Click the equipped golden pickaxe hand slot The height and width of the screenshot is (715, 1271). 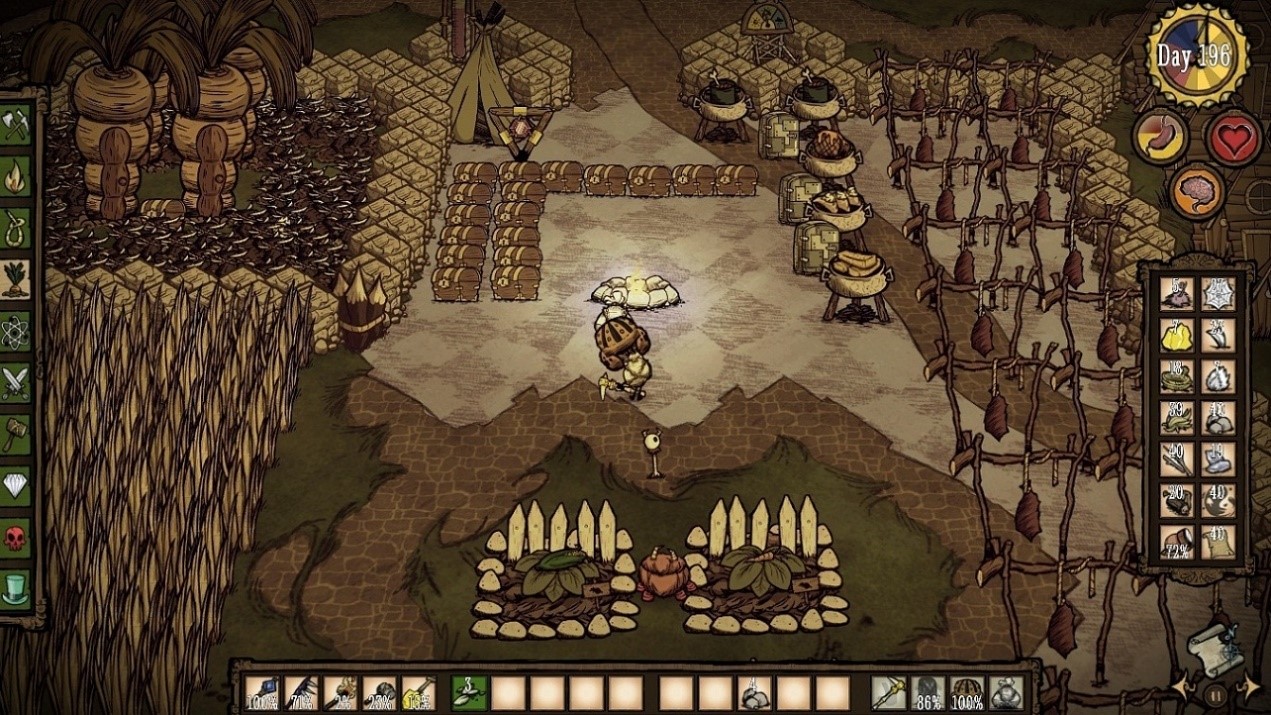click(887, 692)
